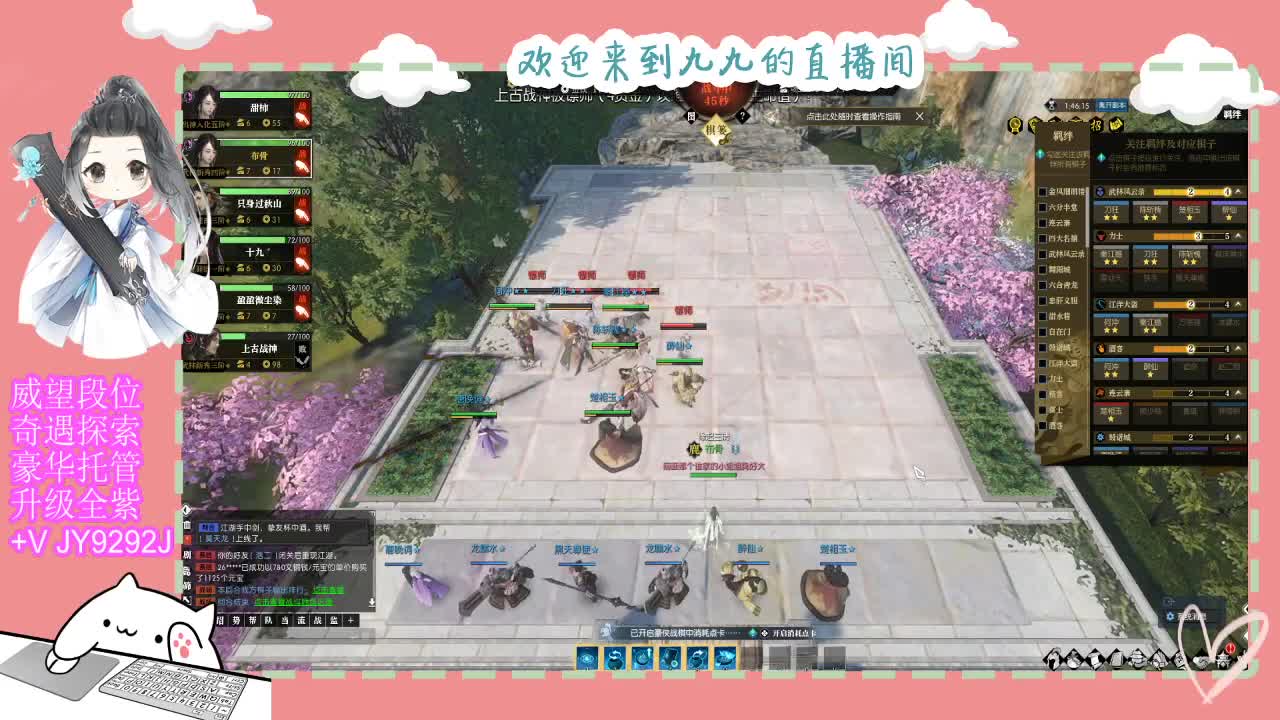The image size is (1280, 720).
Task: Click the swirl-arrow consumable card icon
Action: tap(615, 657)
